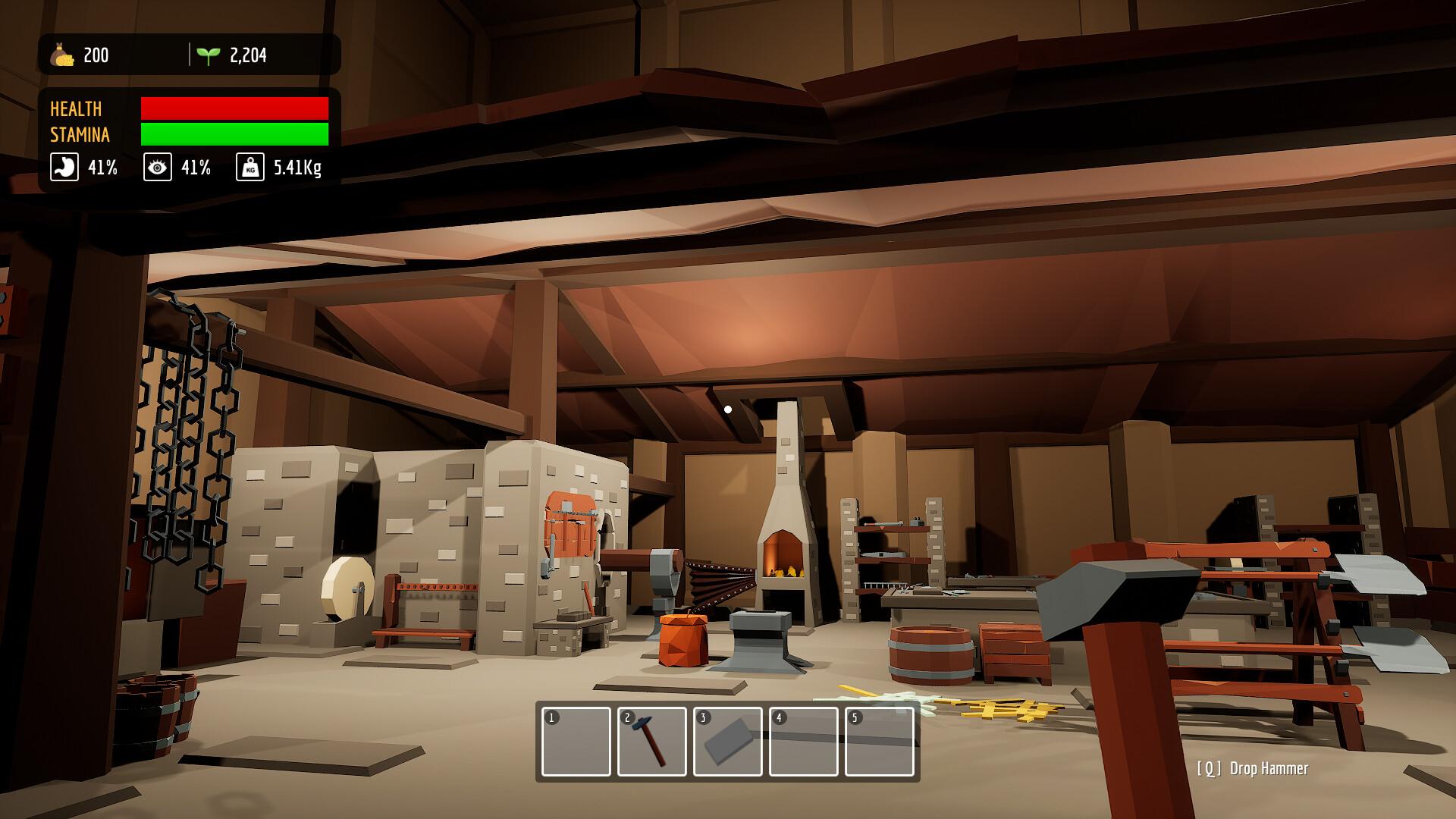
Task: Click the orange bucket near the anvil
Action: click(682, 641)
